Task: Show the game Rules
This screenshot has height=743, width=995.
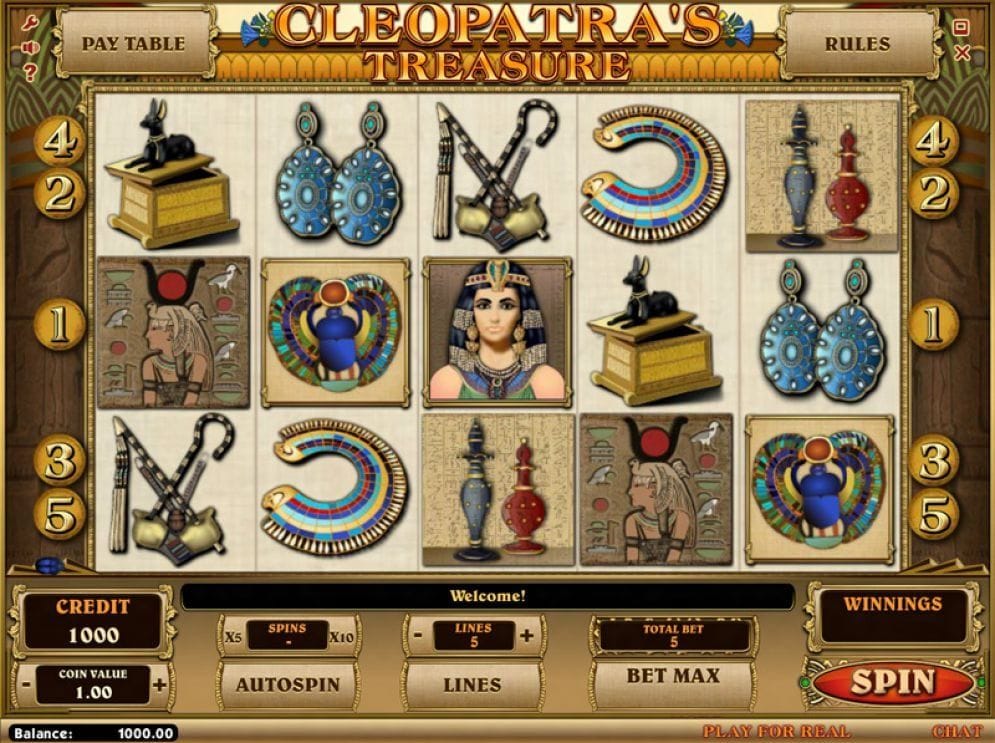Action: 857,43
